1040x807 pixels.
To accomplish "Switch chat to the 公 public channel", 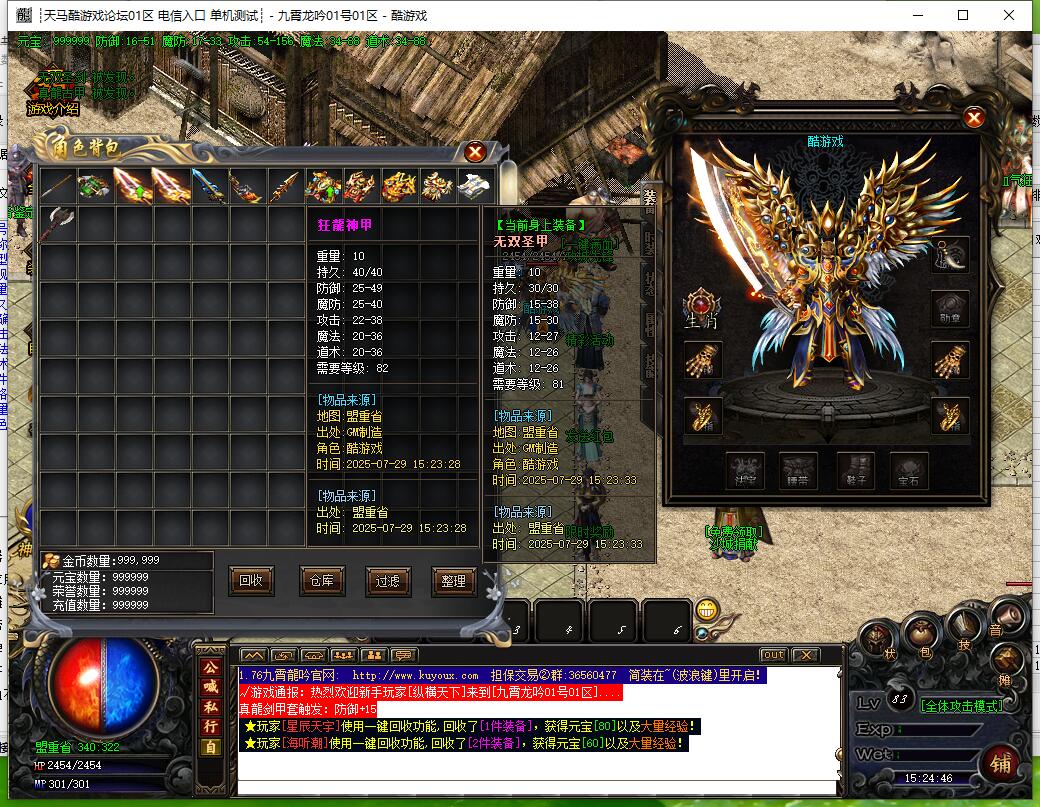I will (210, 668).
